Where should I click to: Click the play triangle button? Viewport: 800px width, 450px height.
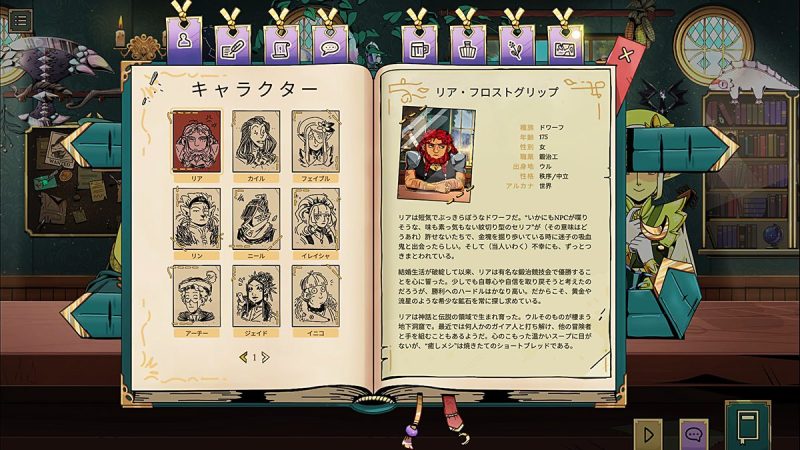point(648,434)
